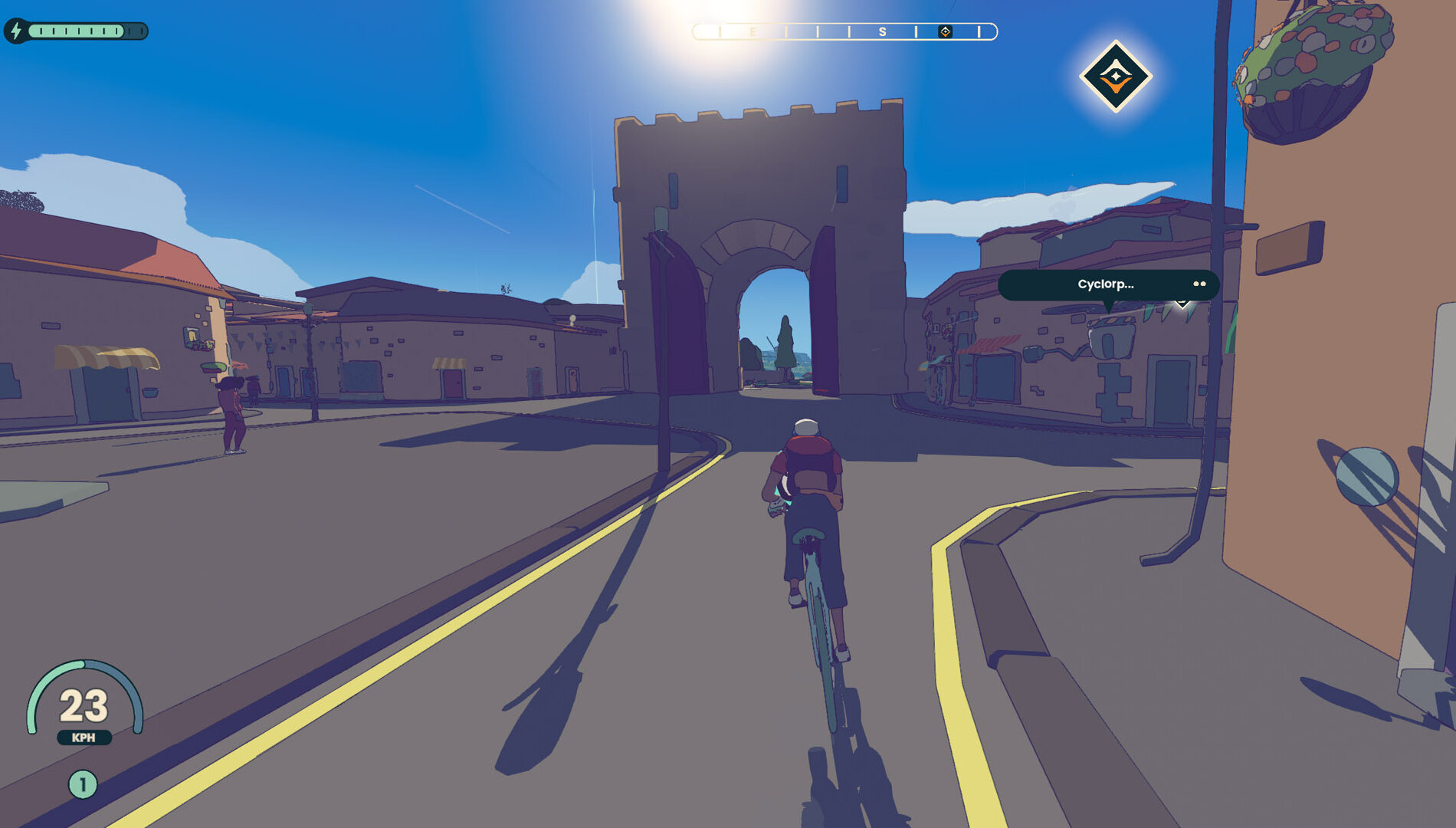The image size is (1456, 828).
Task: Click the objective marker on the compass bar
Action: coord(945,31)
